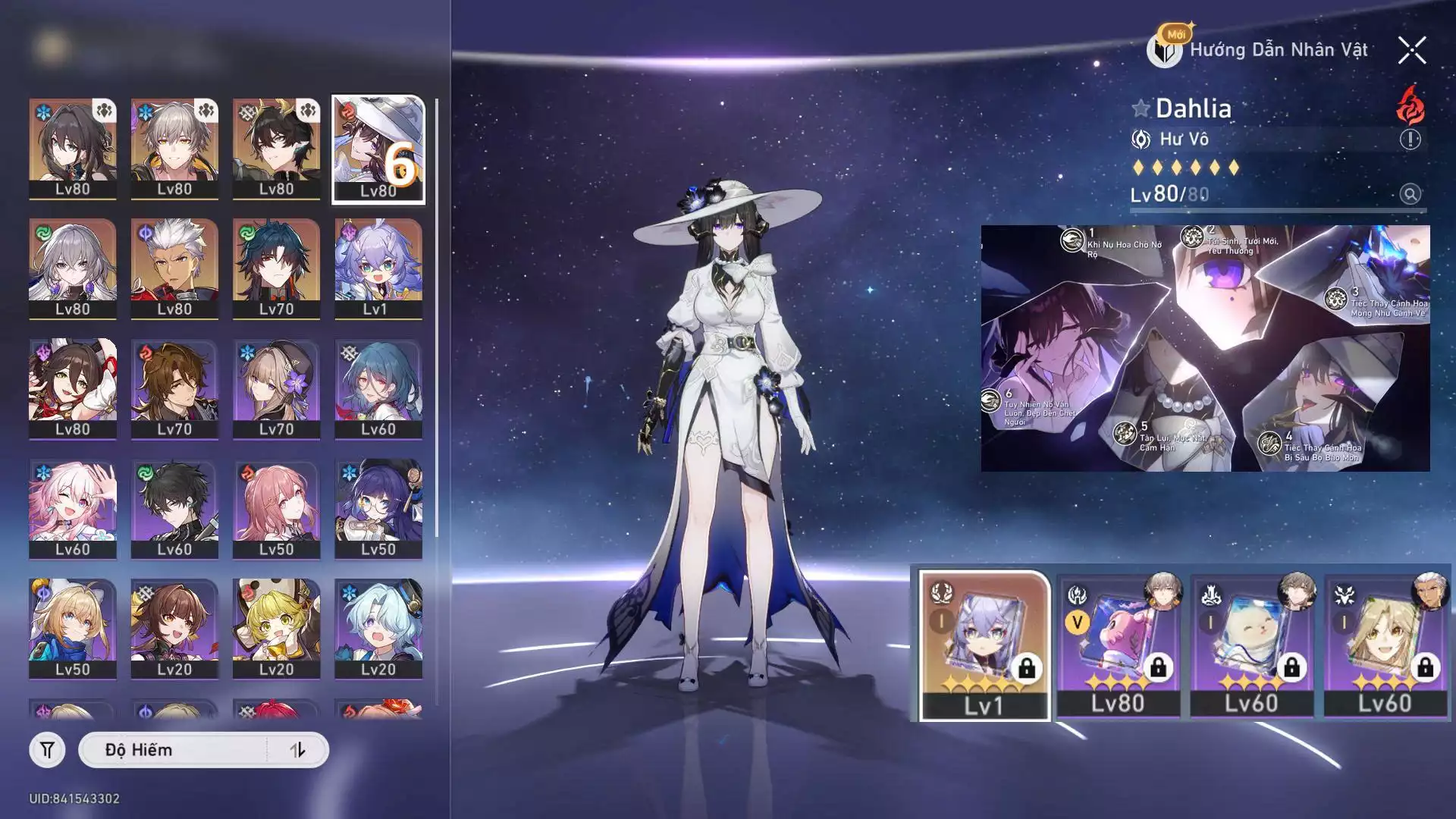Select the Lv1 light cone card
Viewport: 1456px width, 819px height.
pos(984,645)
